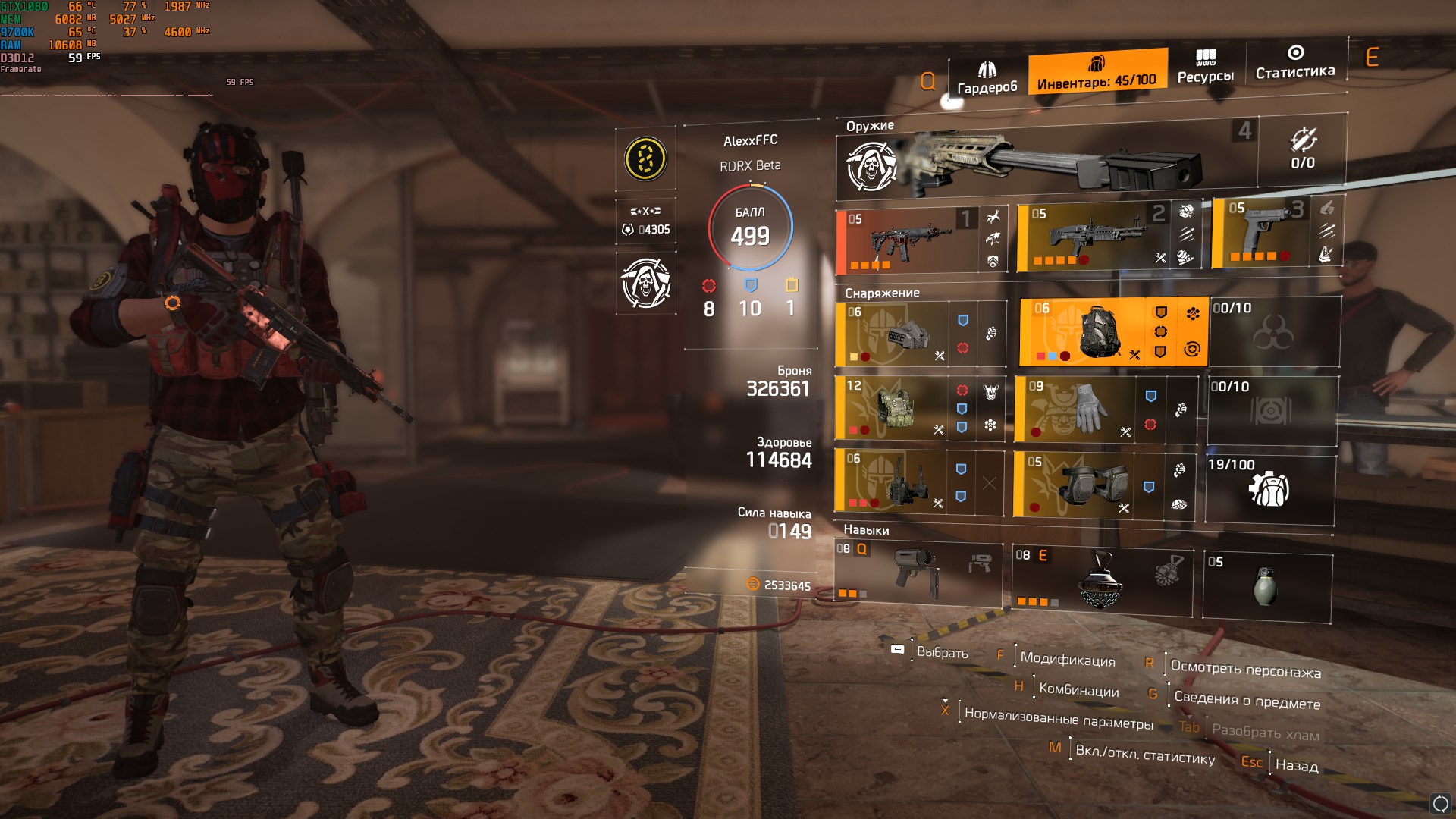Choose the grenade slot
This screenshot has width=1456, height=819.
[1266, 587]
